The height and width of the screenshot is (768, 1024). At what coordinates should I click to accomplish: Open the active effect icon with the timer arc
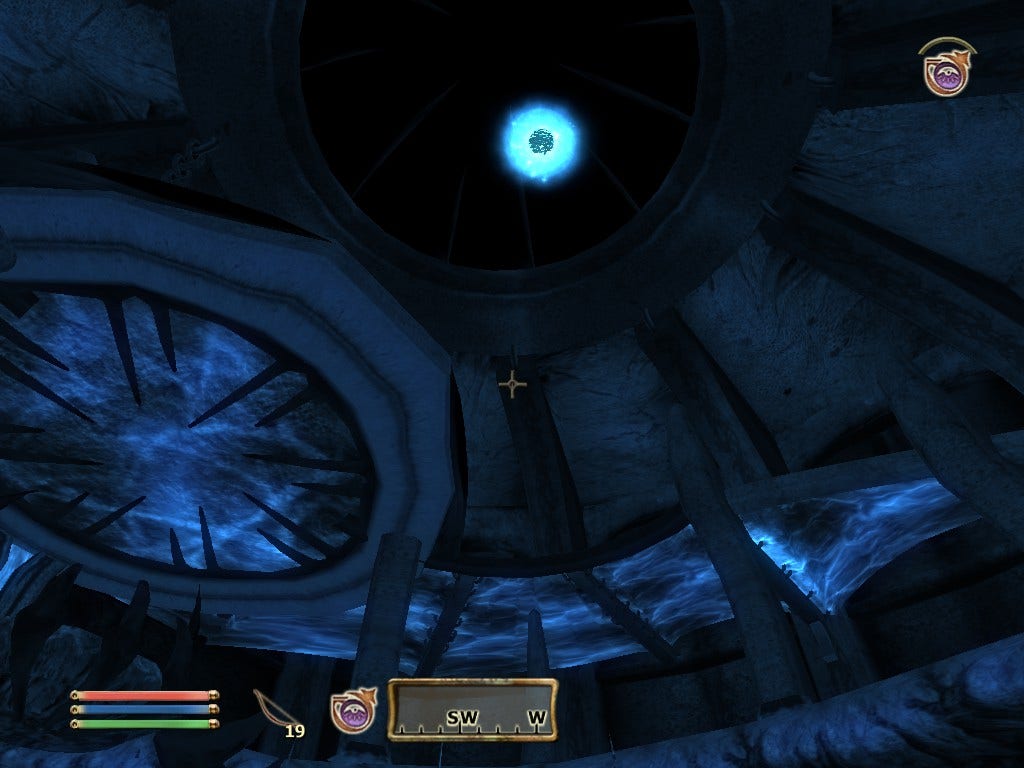click(x=945, y=70)
